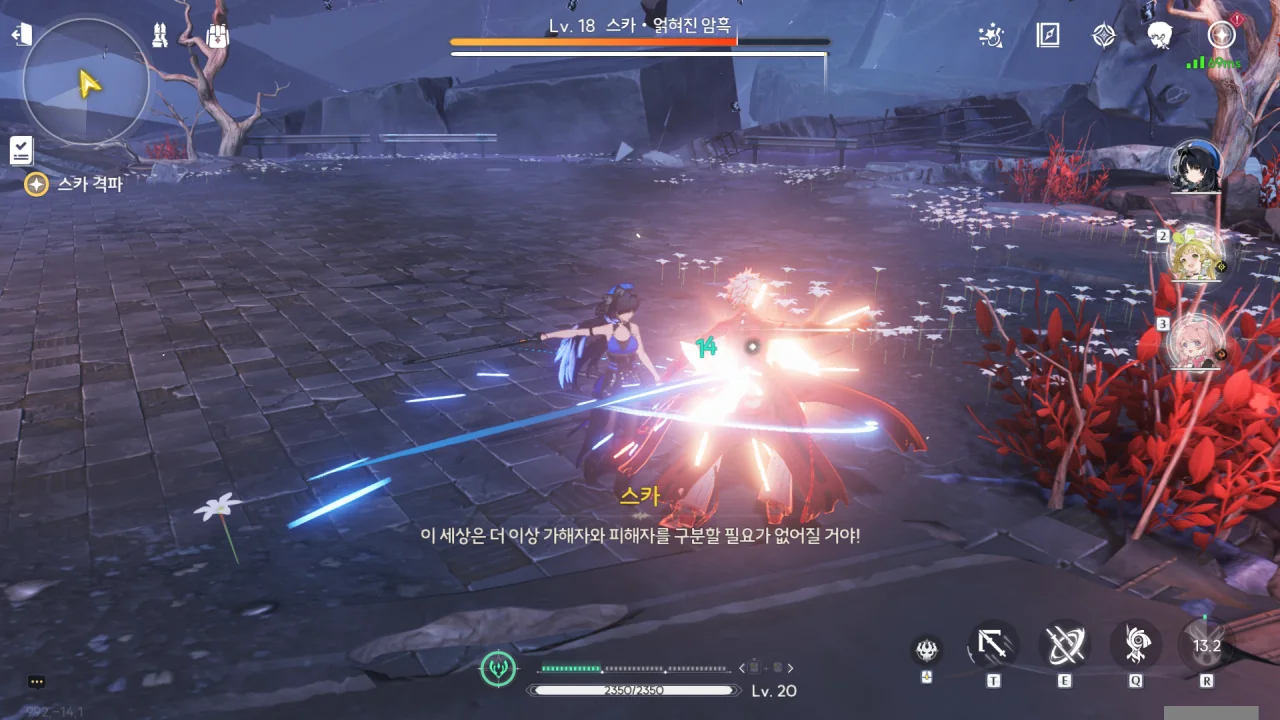Open the compass guidebook icon
The width and height of the screenshot is (1280, 720).
[x=1047, y=36]
